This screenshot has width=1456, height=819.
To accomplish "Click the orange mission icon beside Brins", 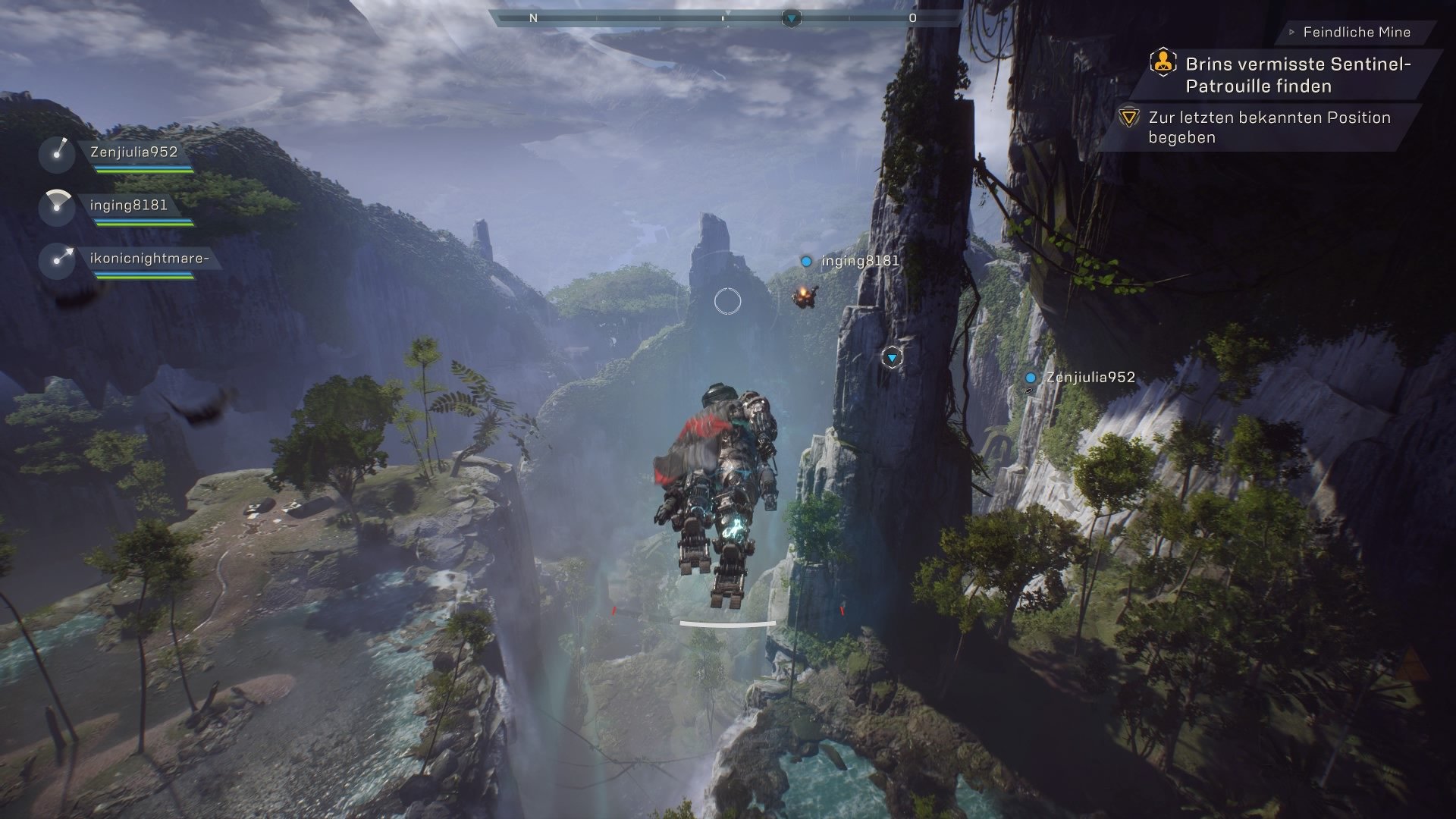I will tap(1162, 64).
